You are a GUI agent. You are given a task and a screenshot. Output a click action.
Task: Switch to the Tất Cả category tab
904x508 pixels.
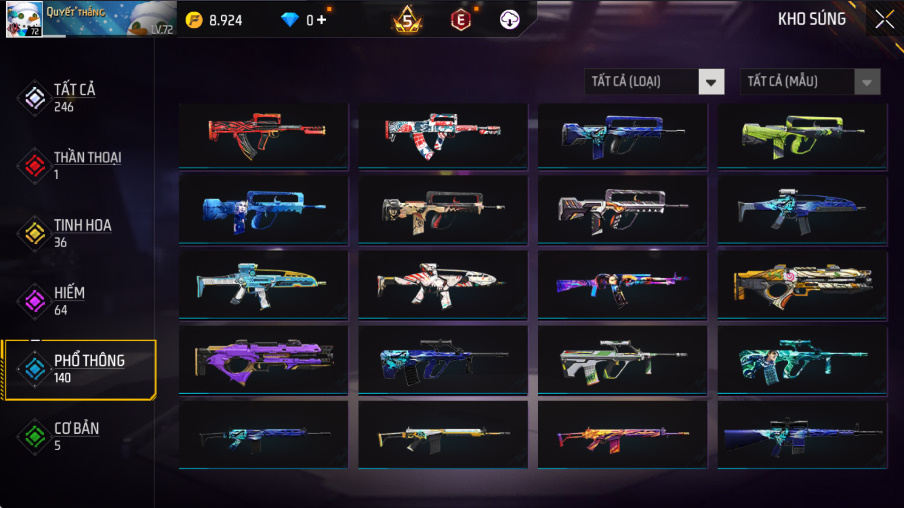pyautogui.click(x=73, y=96)
